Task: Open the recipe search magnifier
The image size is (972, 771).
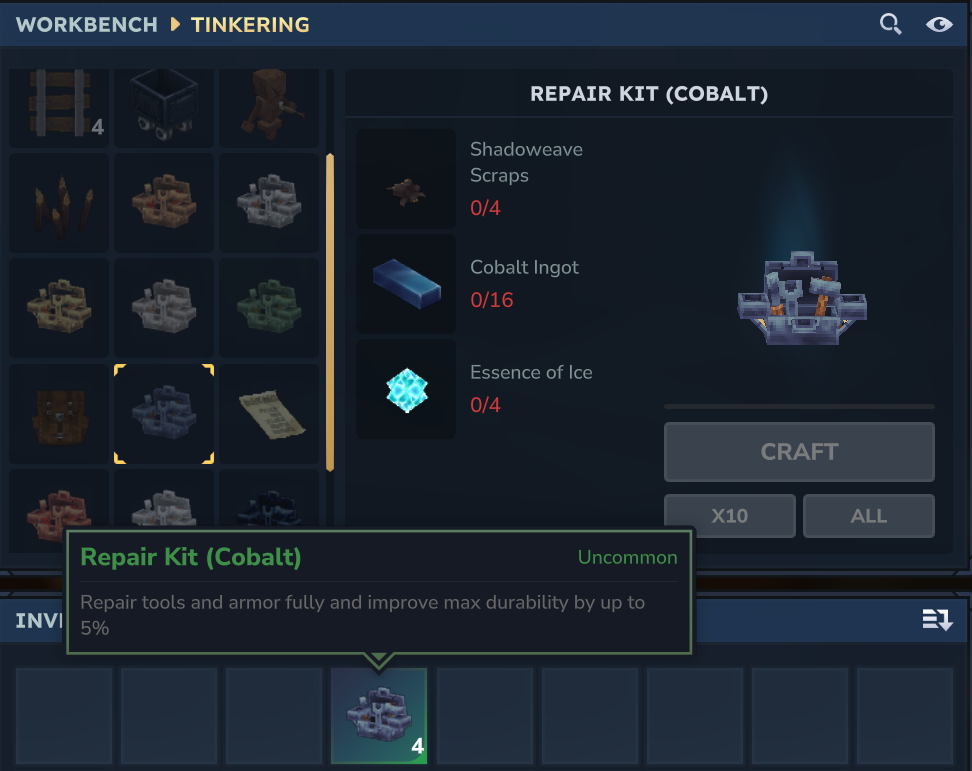Action: [890, 24]
